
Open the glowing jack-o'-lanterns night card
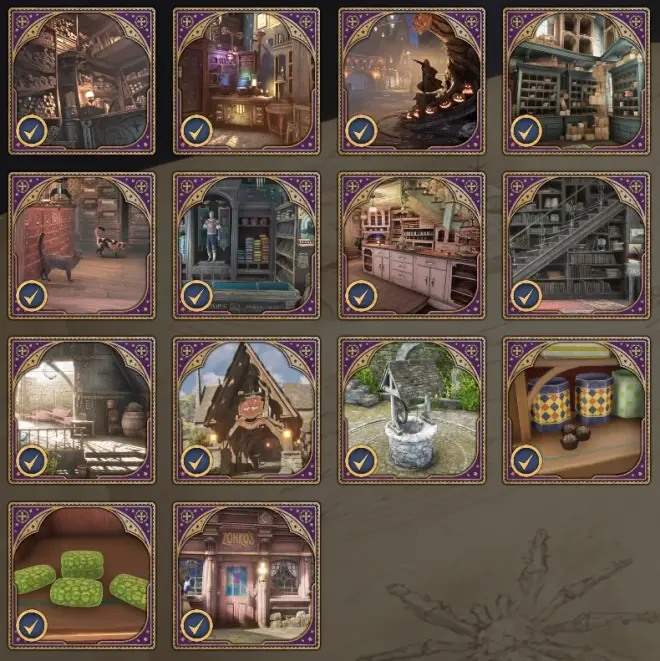click(x=411, y=81)
